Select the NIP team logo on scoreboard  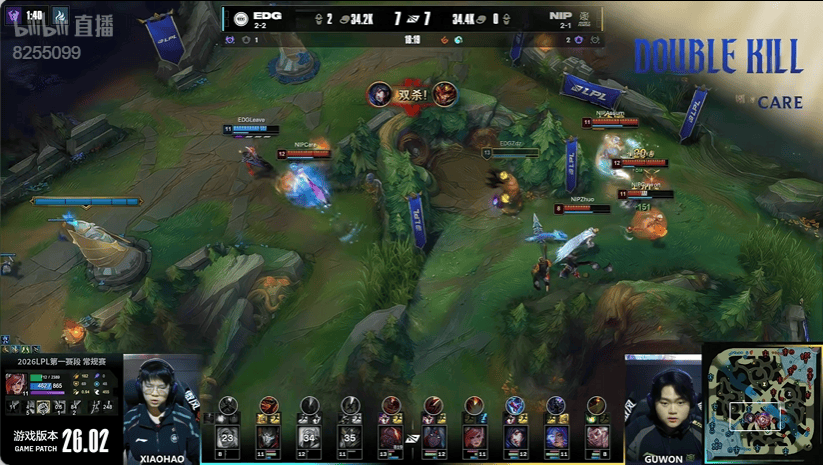584,18
